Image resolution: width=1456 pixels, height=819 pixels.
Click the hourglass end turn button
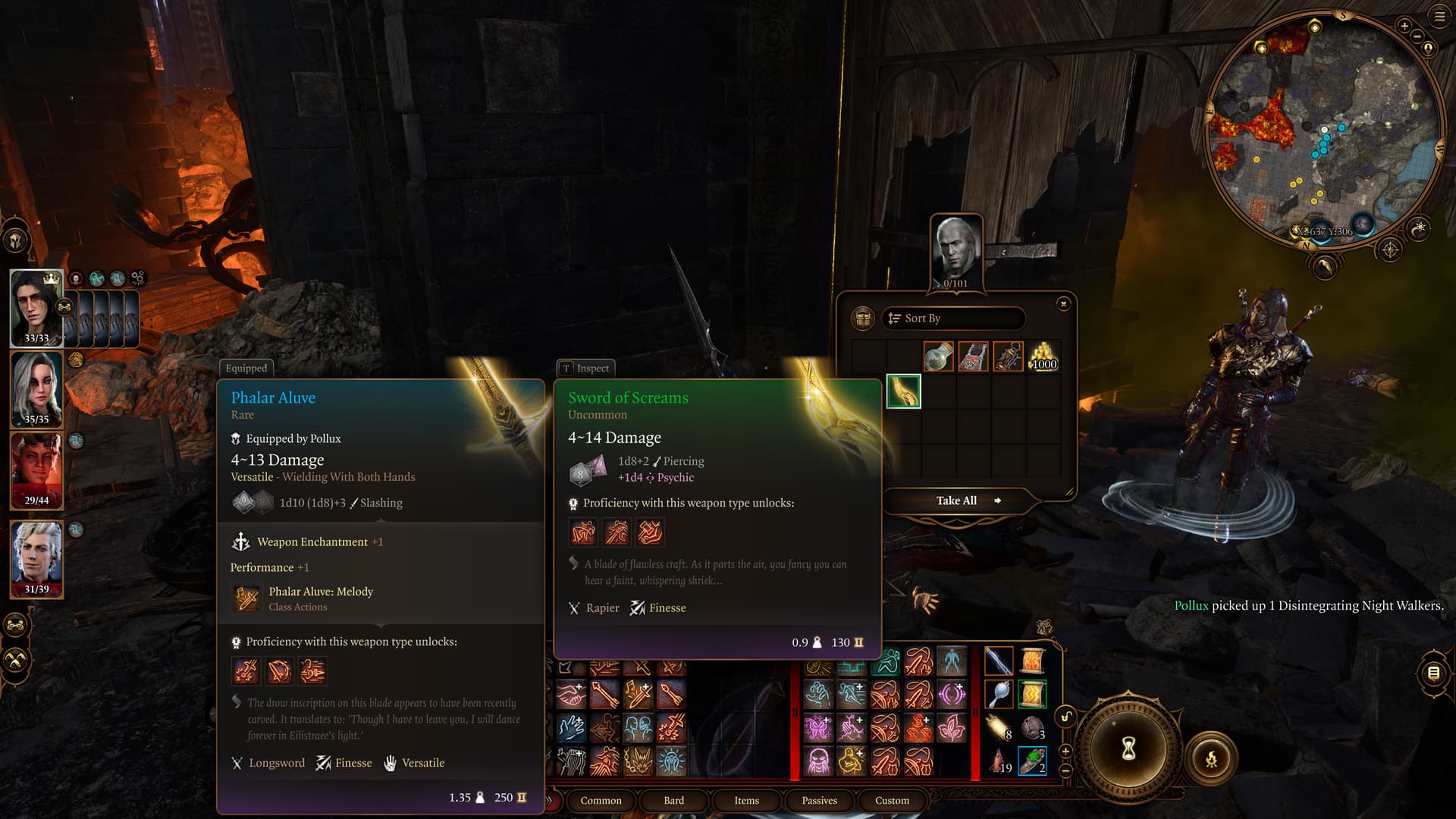click(1128, 749)
